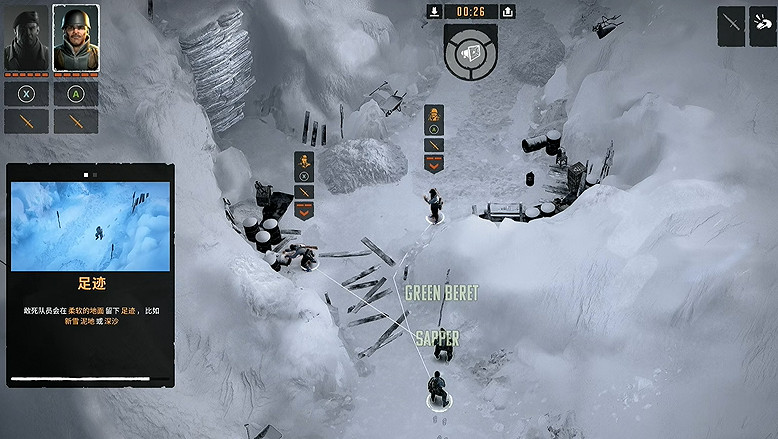Choose the knife slot under the beret portrait
The width and height of the screenshot is (778, 439).
point(26,121)
